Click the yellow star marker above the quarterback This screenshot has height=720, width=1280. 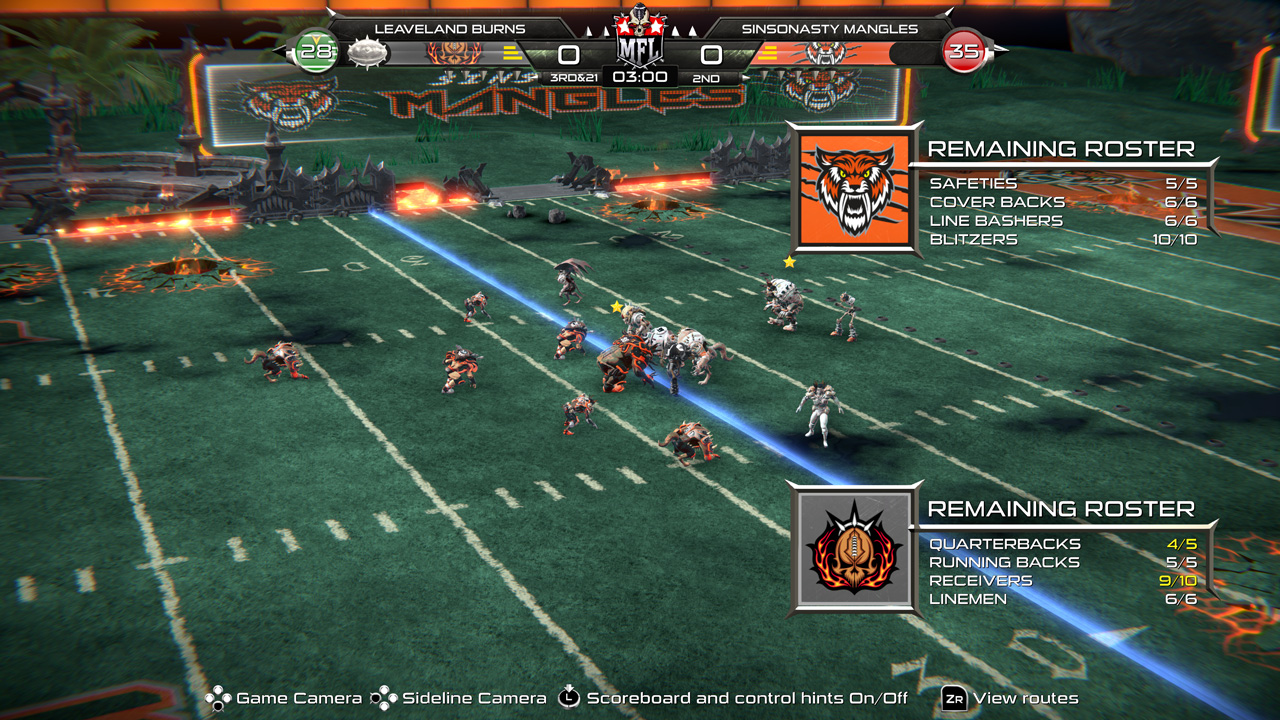[616, 307]
